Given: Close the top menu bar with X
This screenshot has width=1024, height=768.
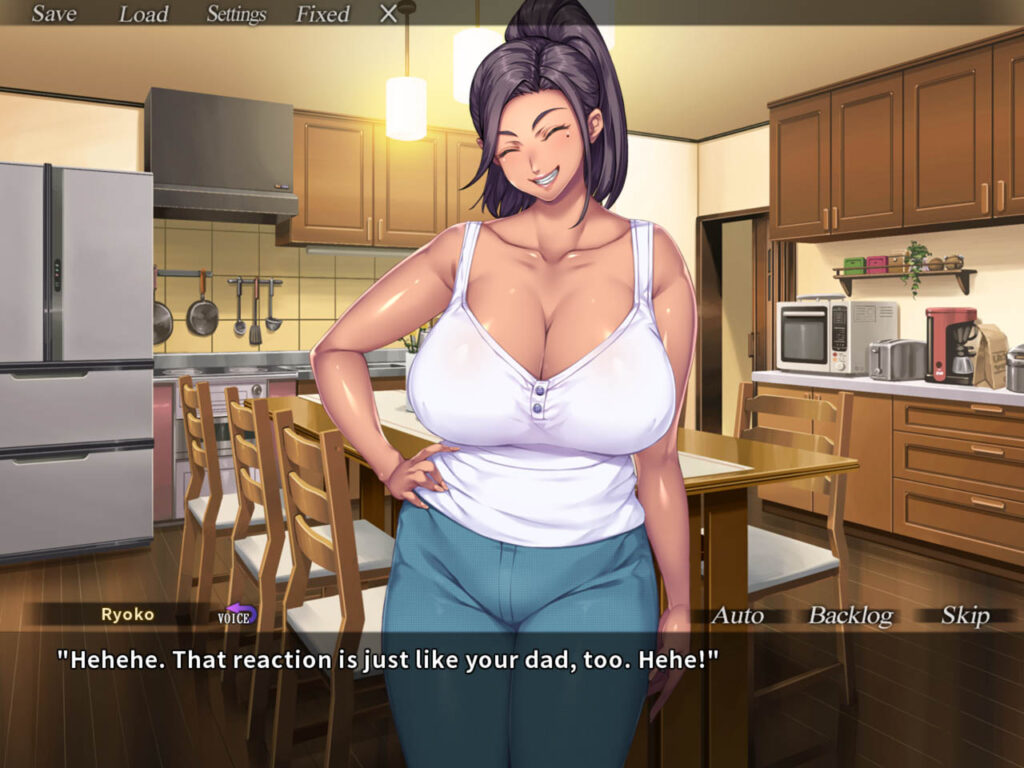Looking at the screenshot, I should coord(389,14).
